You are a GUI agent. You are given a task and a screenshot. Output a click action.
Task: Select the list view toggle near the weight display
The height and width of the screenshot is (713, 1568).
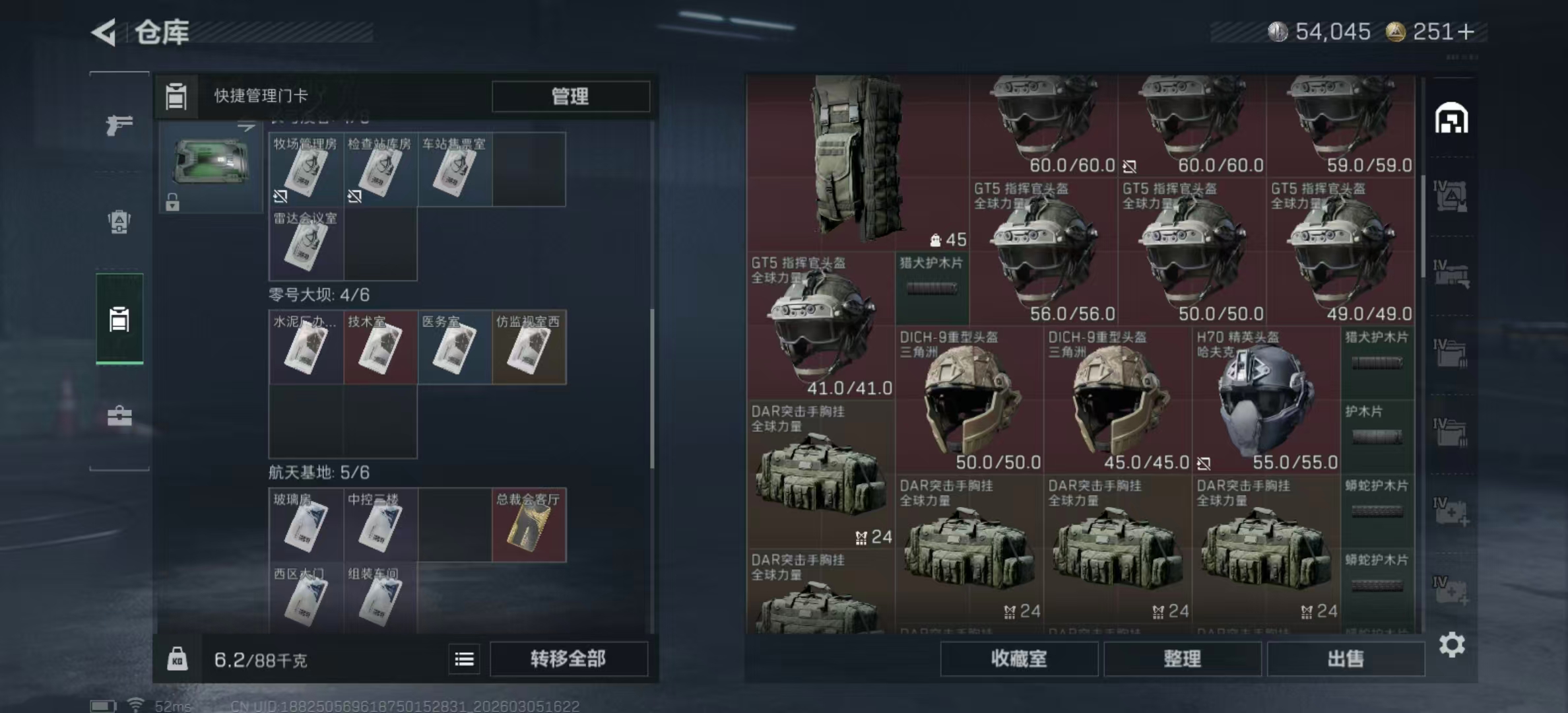pyautogui.click(x=464, y=659)
